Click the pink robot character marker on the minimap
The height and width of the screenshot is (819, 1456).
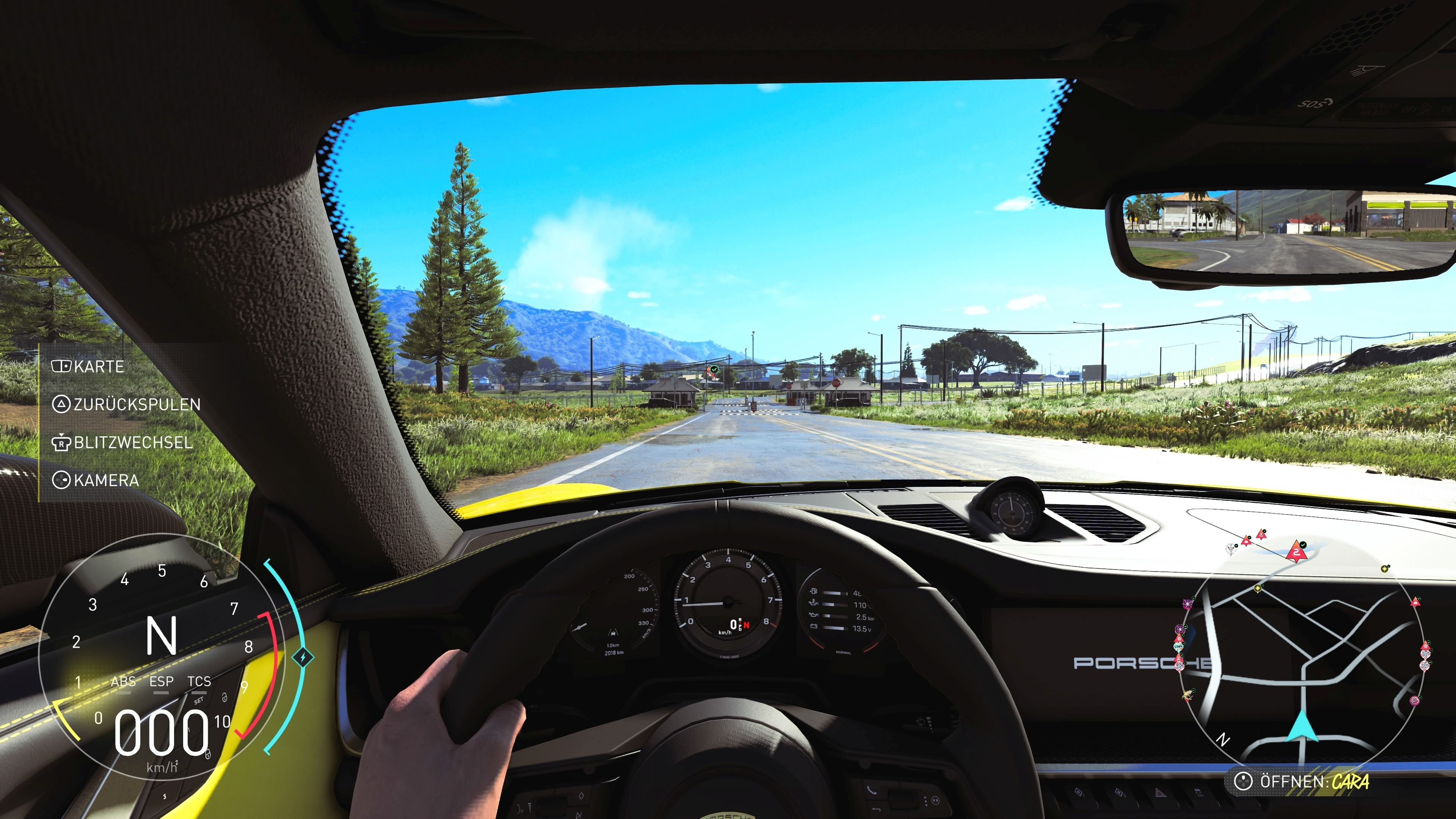(x=1414, y=700)
